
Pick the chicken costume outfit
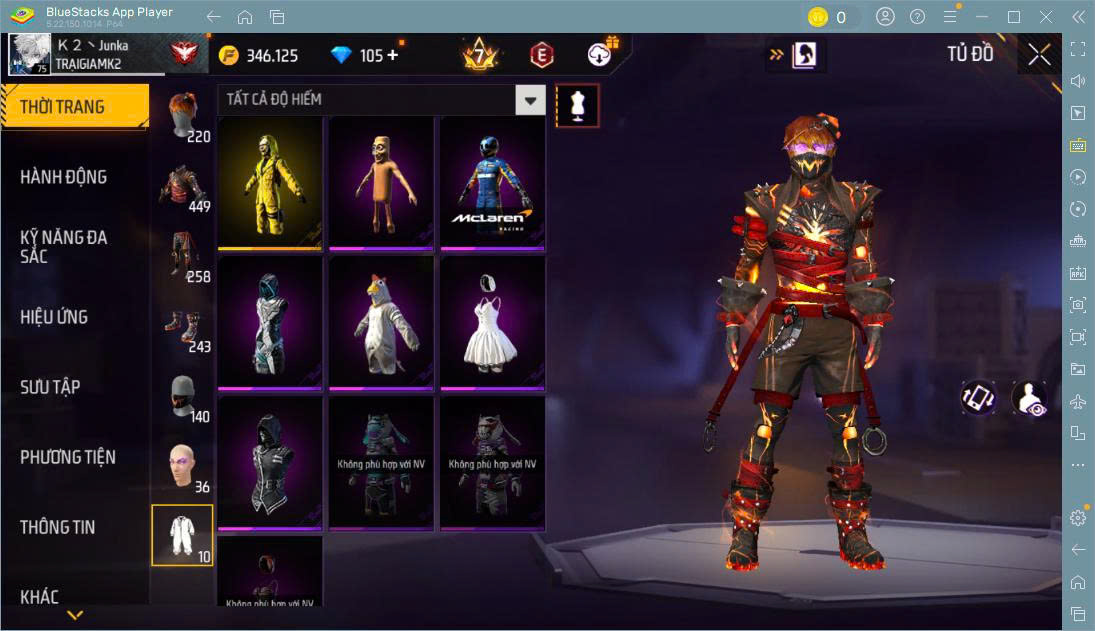(x=381, y=323)
